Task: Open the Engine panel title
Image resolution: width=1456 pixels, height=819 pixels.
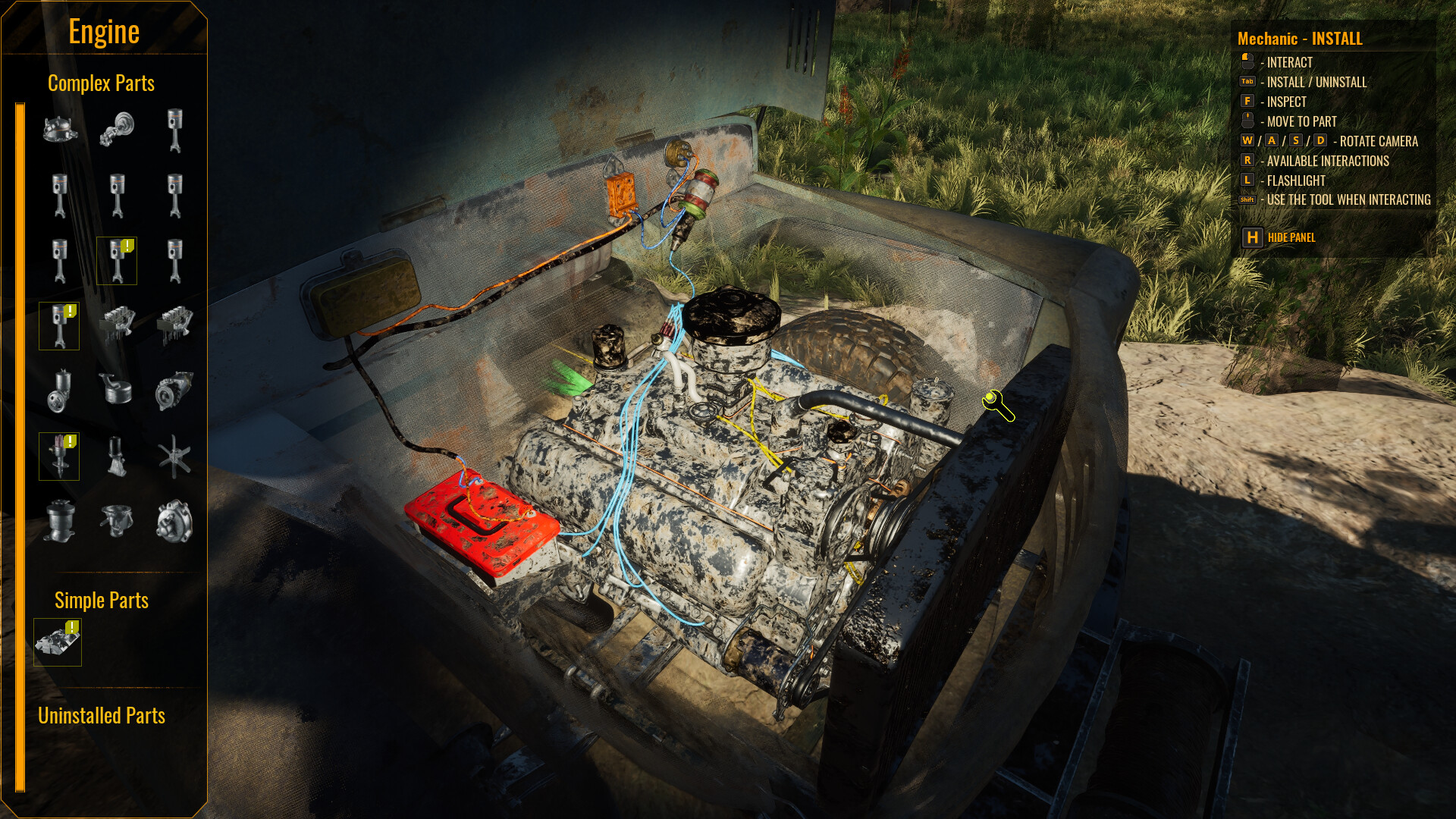Action: [x=104, y=32]
